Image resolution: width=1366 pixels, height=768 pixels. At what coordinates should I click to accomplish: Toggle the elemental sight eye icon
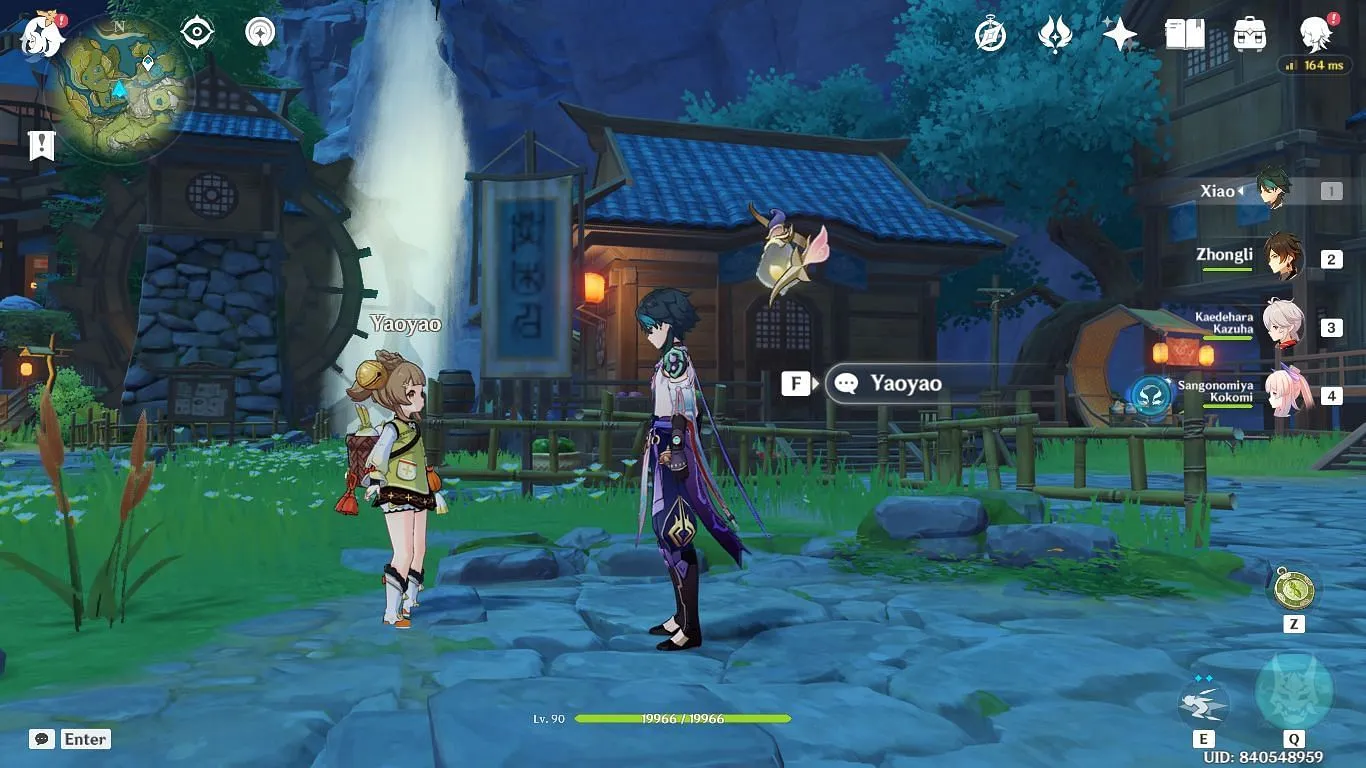click(x=197, y=32)
